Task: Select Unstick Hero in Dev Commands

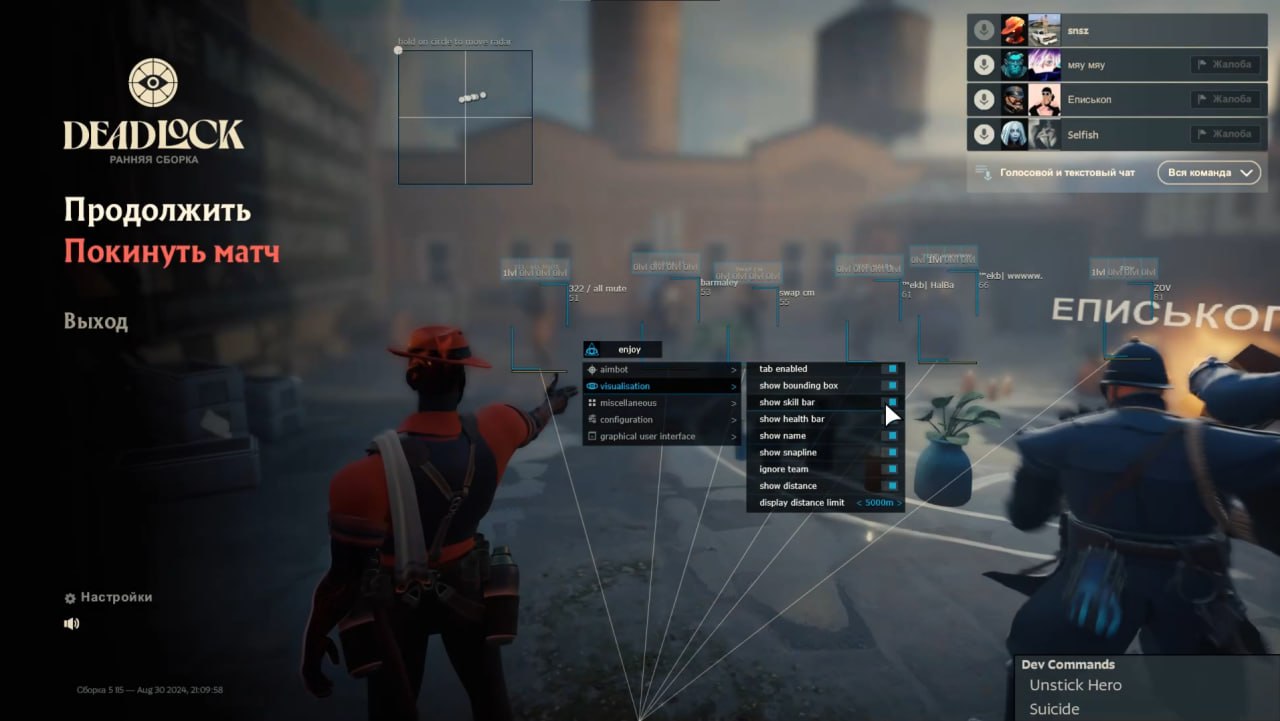Action: click(1074, 685)
